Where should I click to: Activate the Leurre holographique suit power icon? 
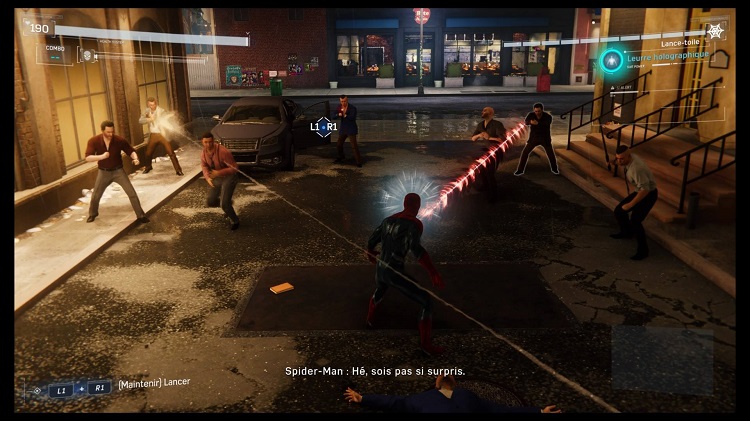point(610,61)
